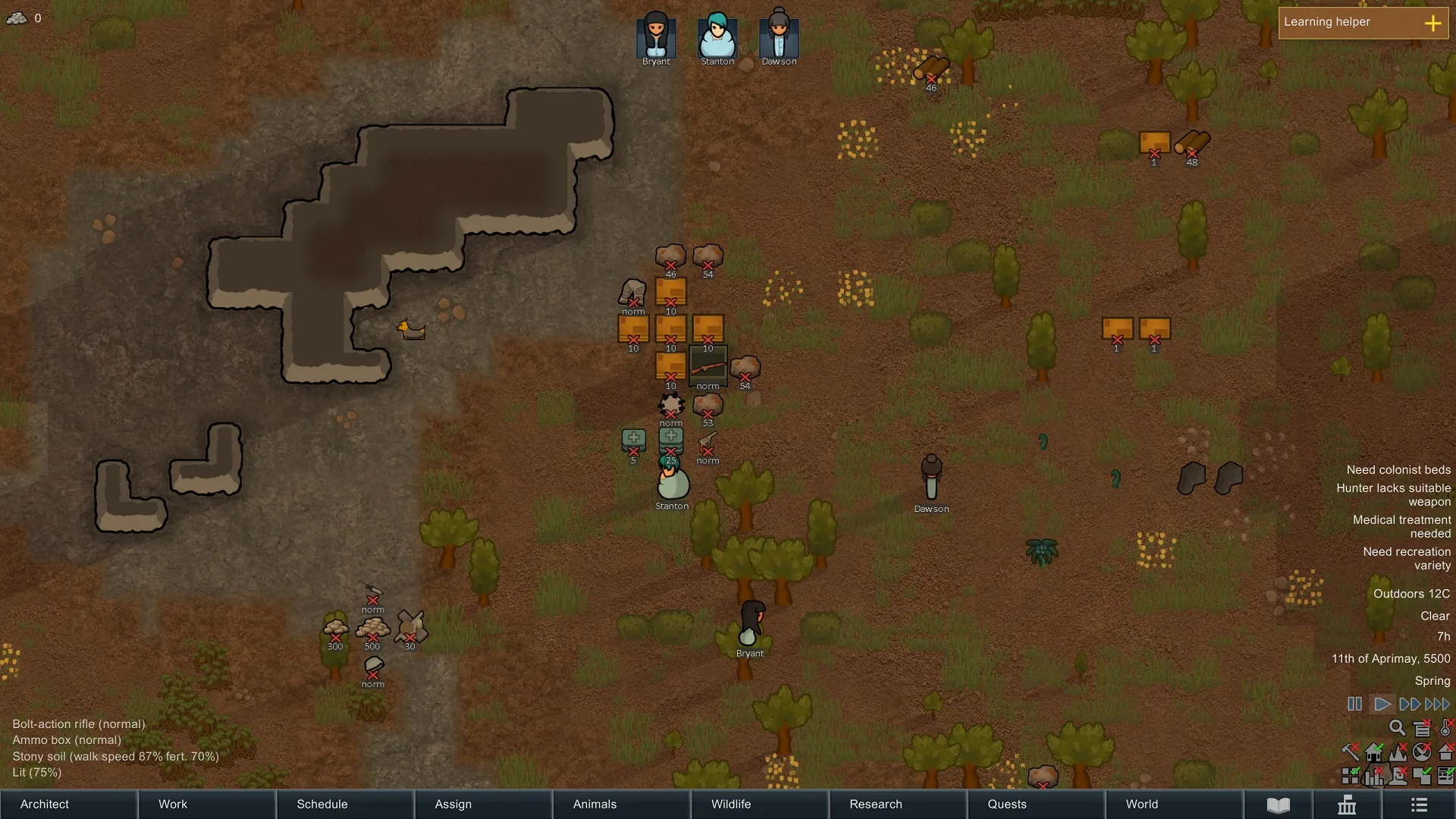Set game to normal speed
Viewport: 1456px width, 819px height.
point(1382,704)
